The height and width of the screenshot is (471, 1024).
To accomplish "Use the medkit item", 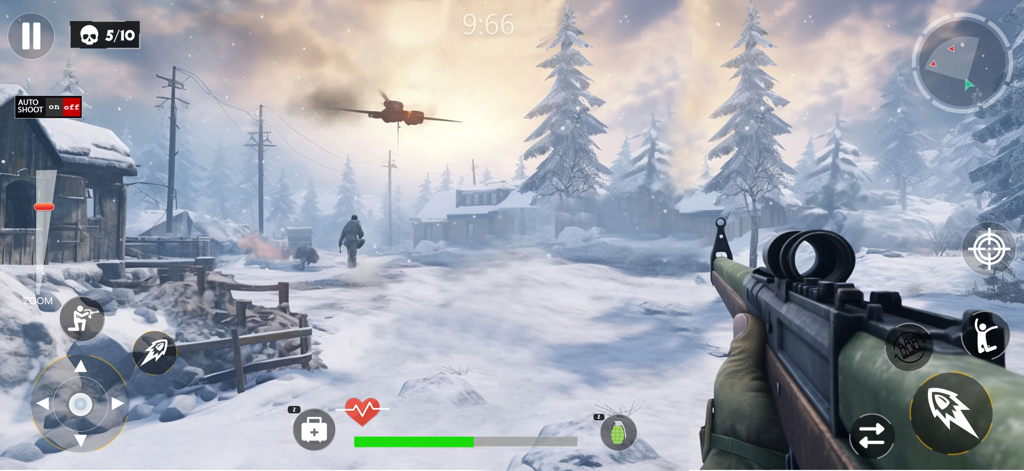I will click(313, 430).
